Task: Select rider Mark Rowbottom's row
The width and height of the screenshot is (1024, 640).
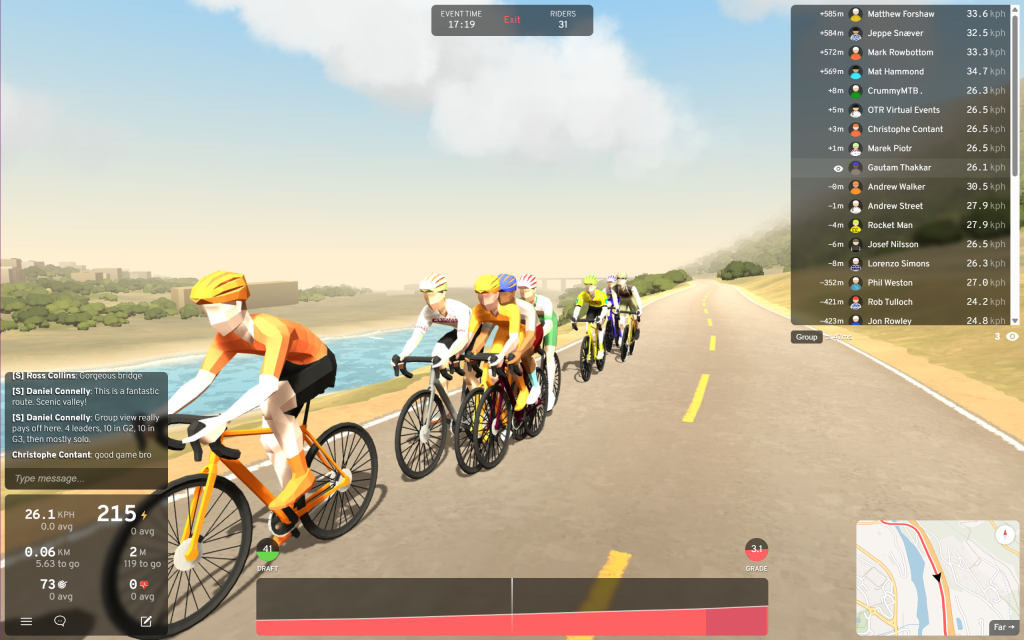Action: click(900, 52)
